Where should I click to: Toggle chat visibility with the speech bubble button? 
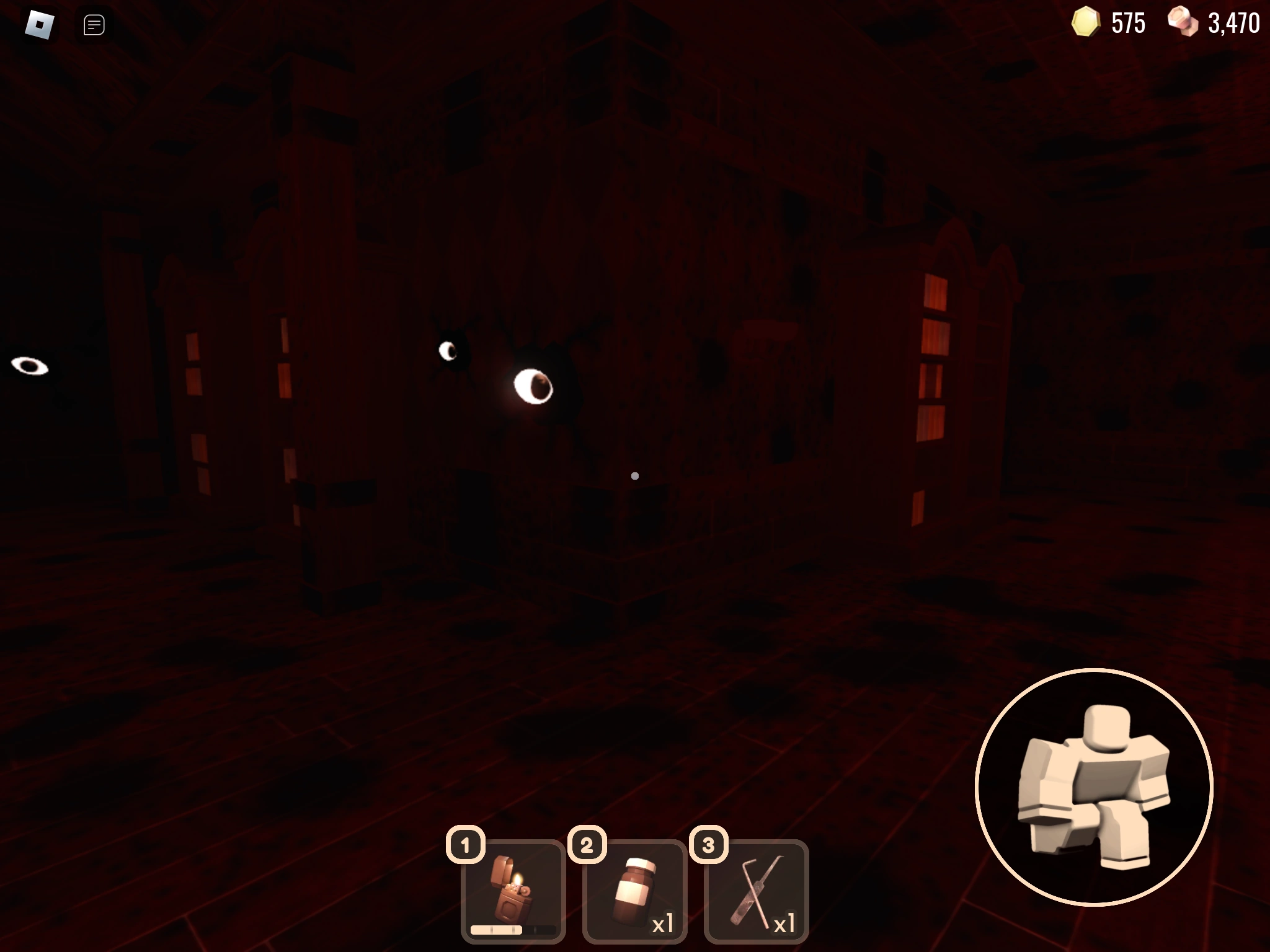tap(93, 25)
